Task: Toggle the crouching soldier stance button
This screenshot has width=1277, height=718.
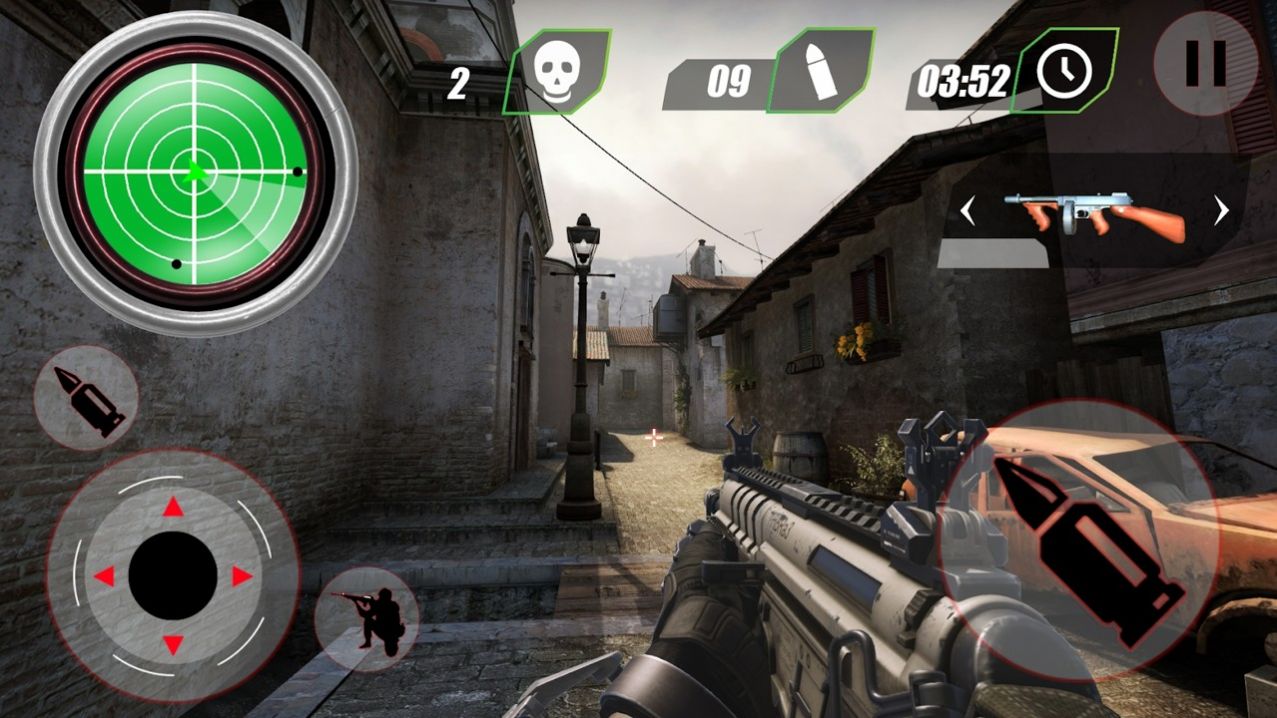Action: pyautogui.click(x=366, y=617)
